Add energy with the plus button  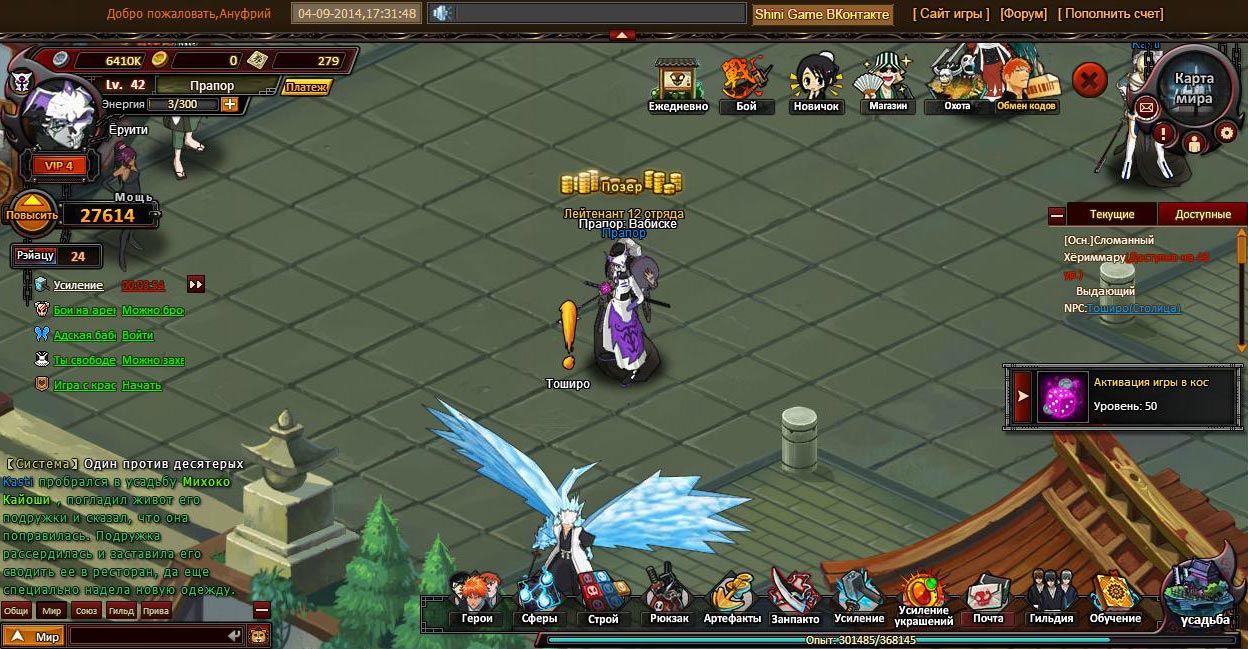(x=230, y=104)
